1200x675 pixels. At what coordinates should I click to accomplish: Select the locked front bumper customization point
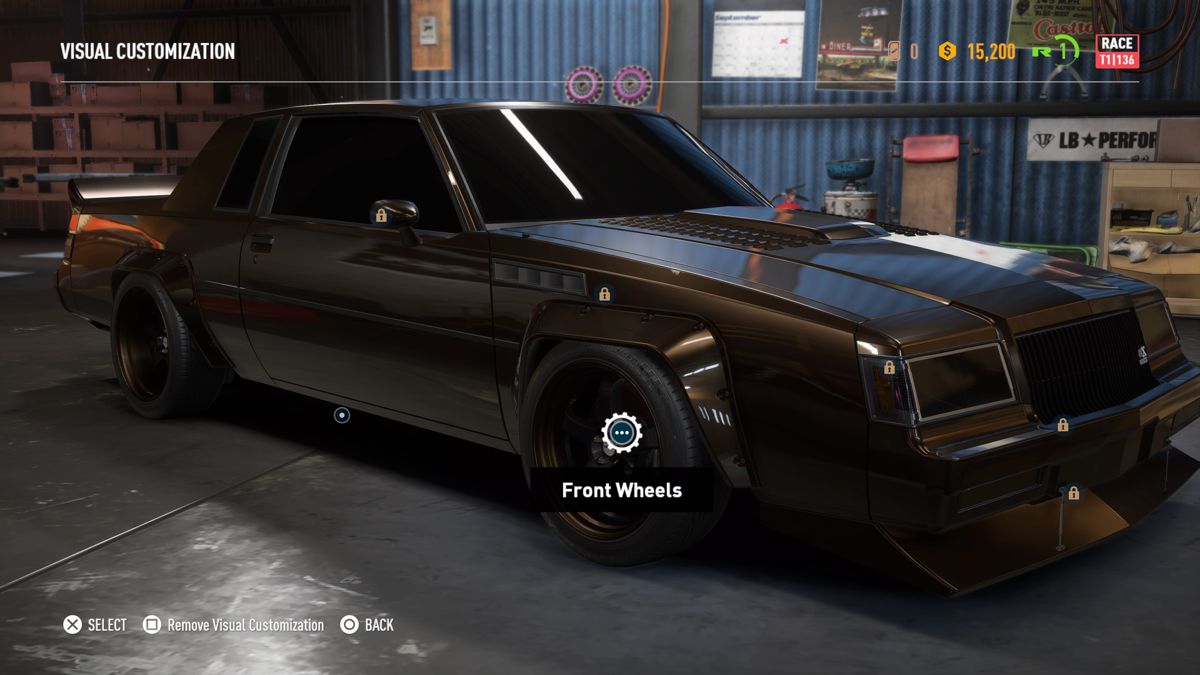[x=1063, y=425]
